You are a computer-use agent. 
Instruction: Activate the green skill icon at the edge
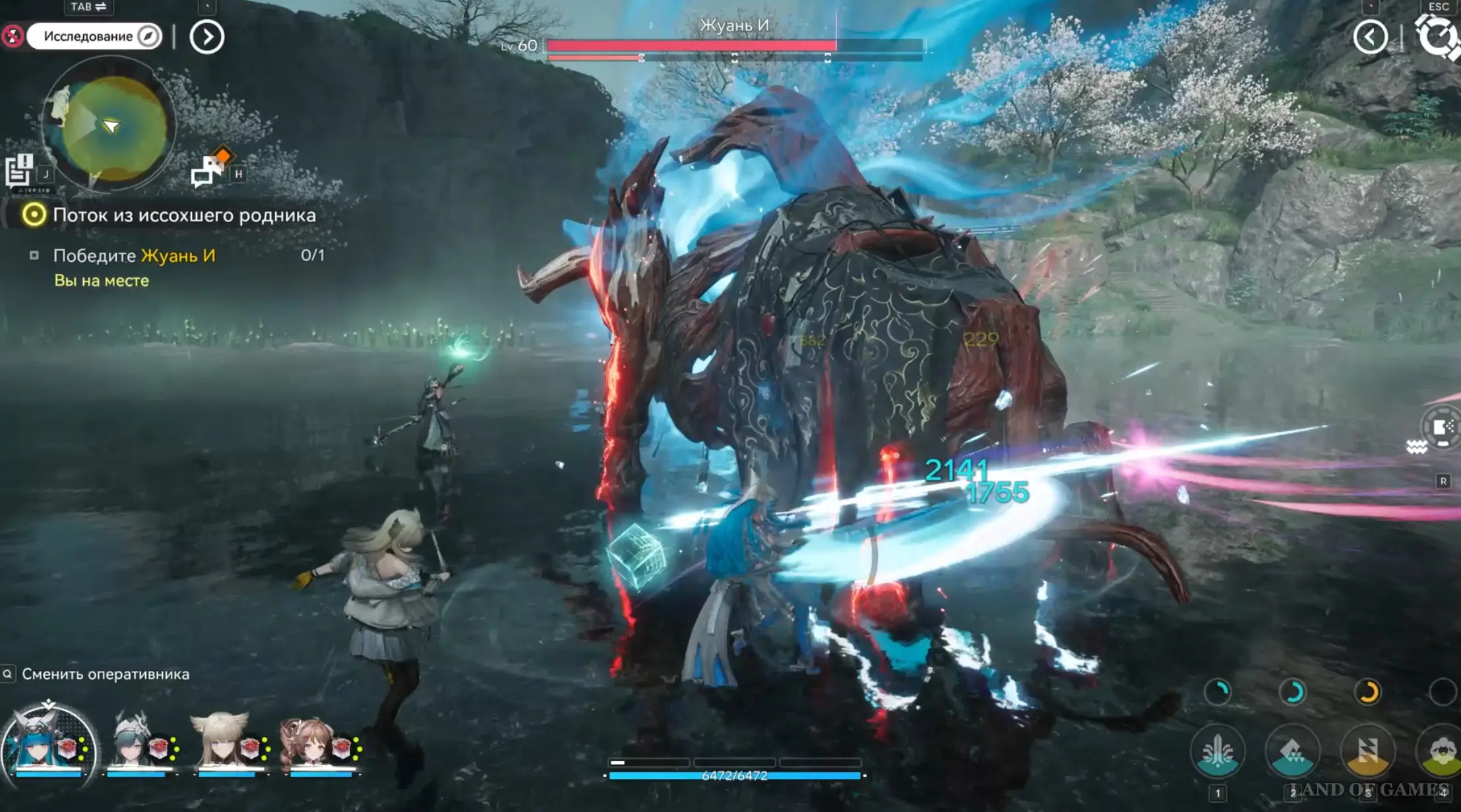pyautogui.click(x=1441, y=751)
